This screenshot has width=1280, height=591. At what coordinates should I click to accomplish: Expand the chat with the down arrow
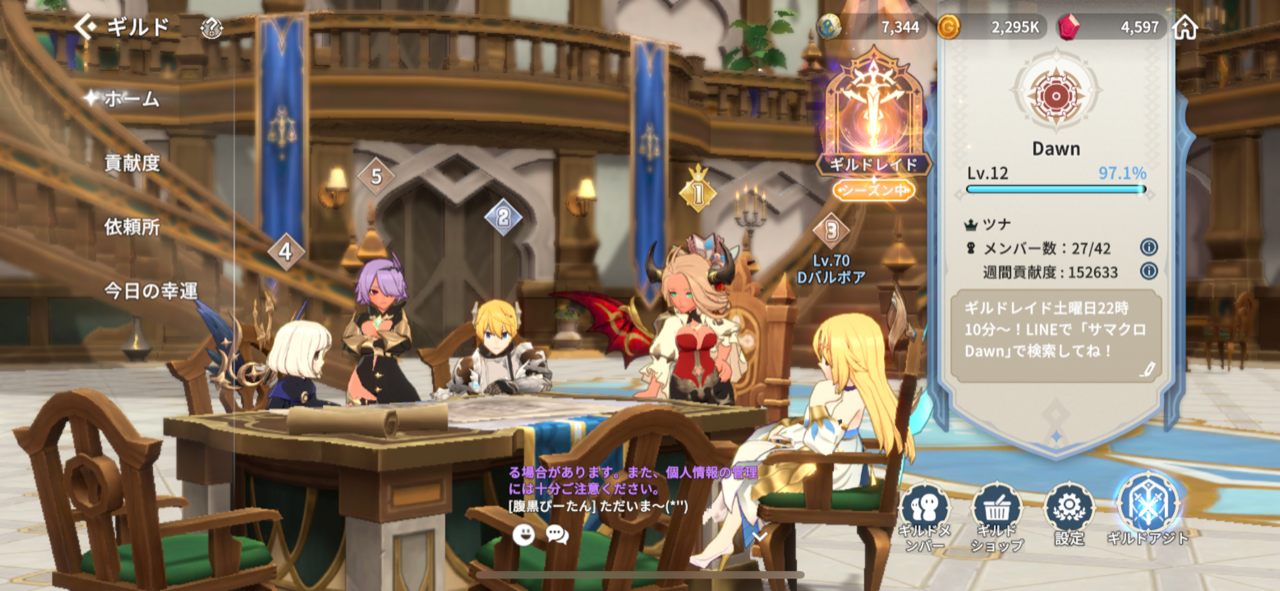(x=759, y=536)
